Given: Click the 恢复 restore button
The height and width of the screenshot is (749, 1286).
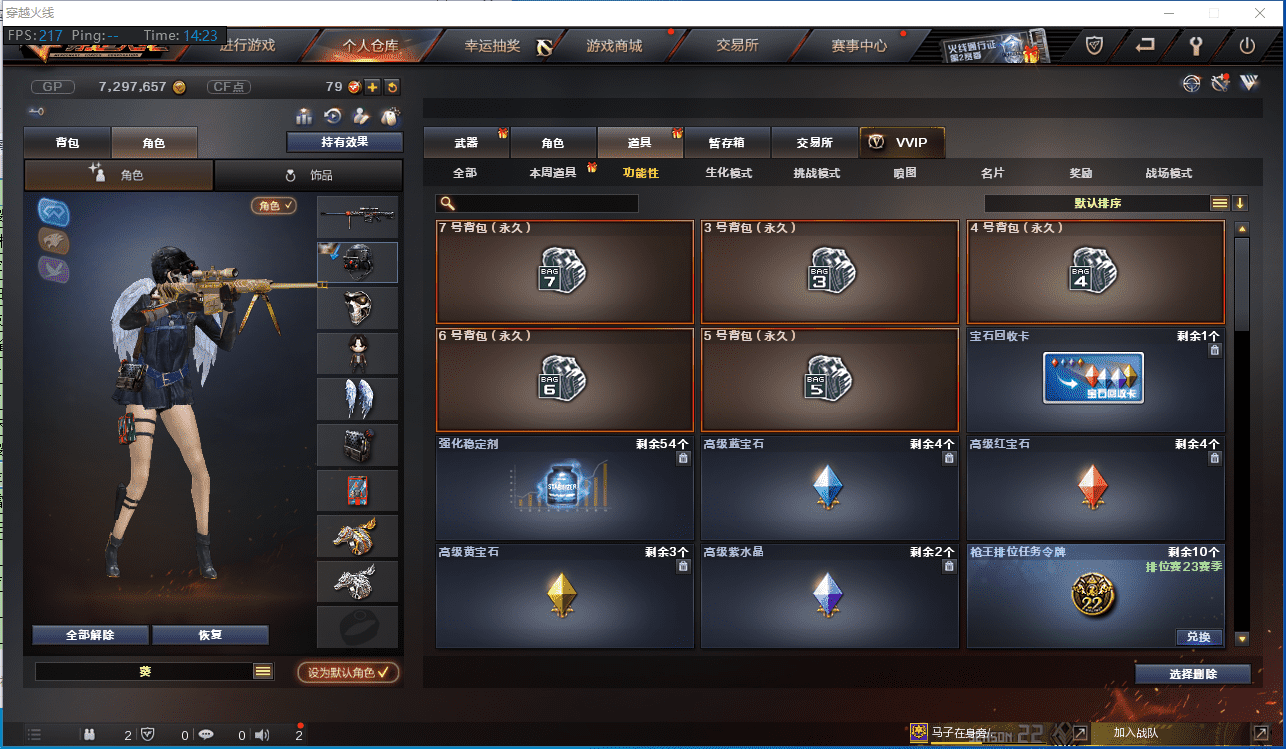Looking at the screenshot, I should point(210,635).
